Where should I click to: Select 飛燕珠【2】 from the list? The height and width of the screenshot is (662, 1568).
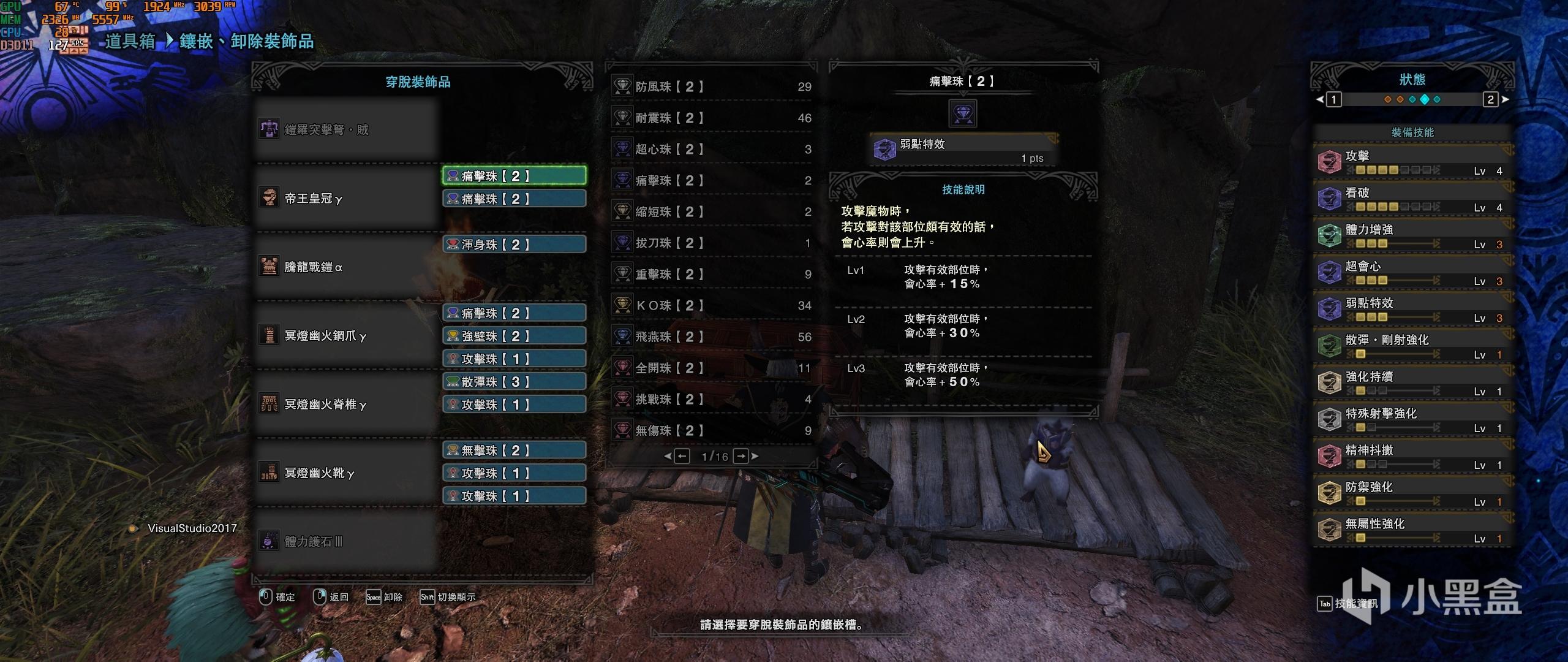[x=712, y=337]
